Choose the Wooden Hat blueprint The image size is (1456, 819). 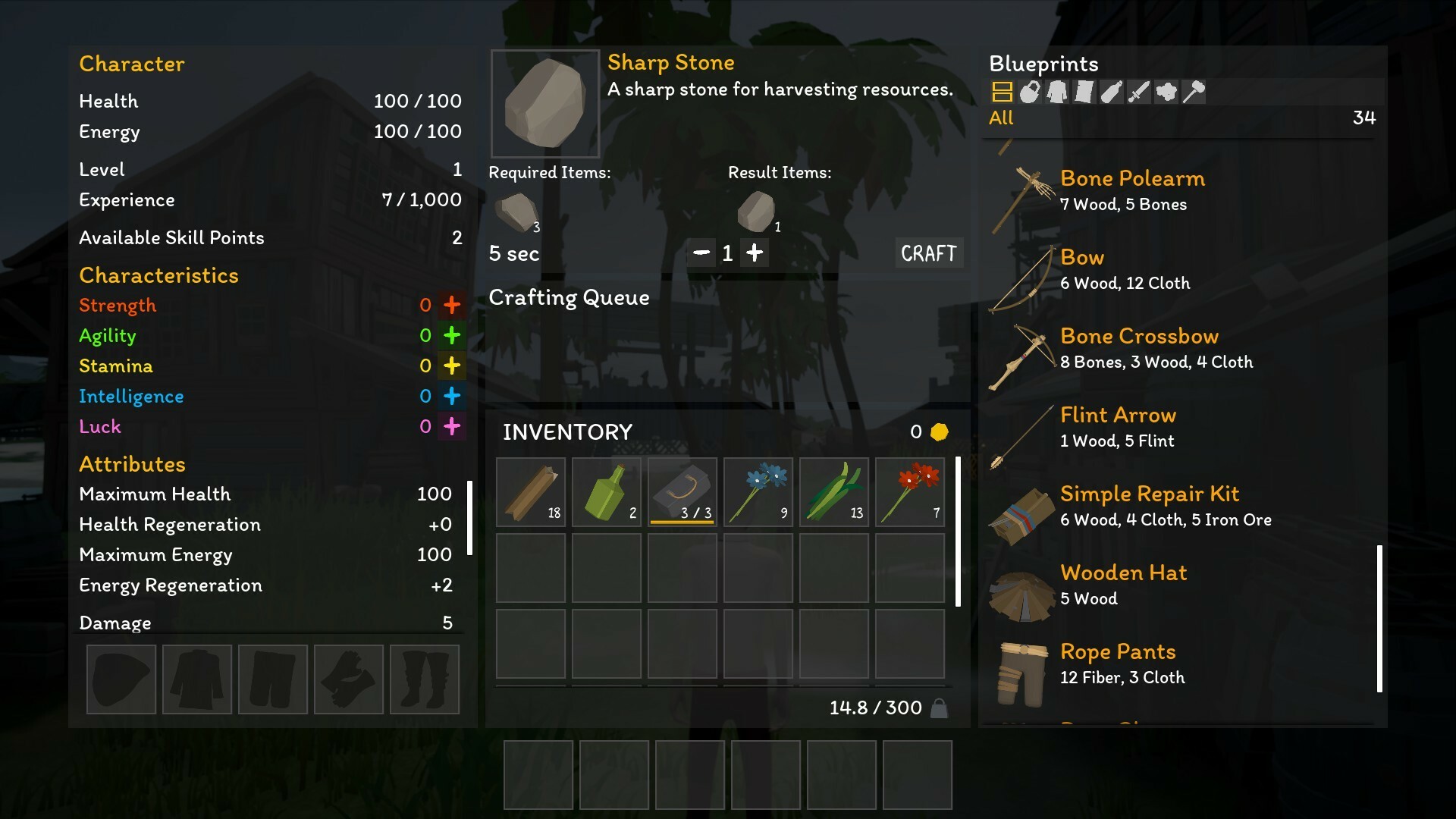(x=1124, y=573)
